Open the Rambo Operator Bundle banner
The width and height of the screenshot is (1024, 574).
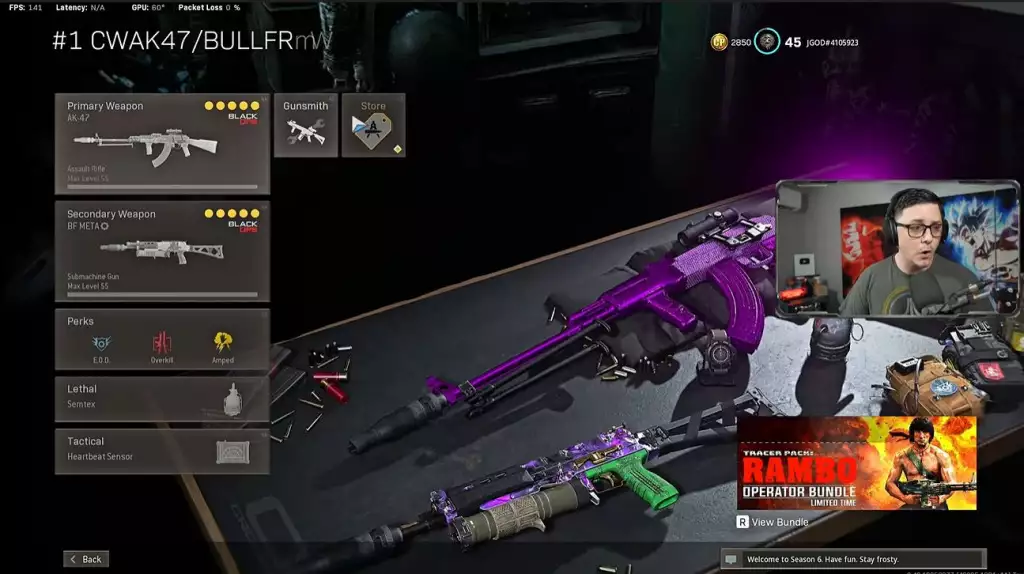coord(856,463)
